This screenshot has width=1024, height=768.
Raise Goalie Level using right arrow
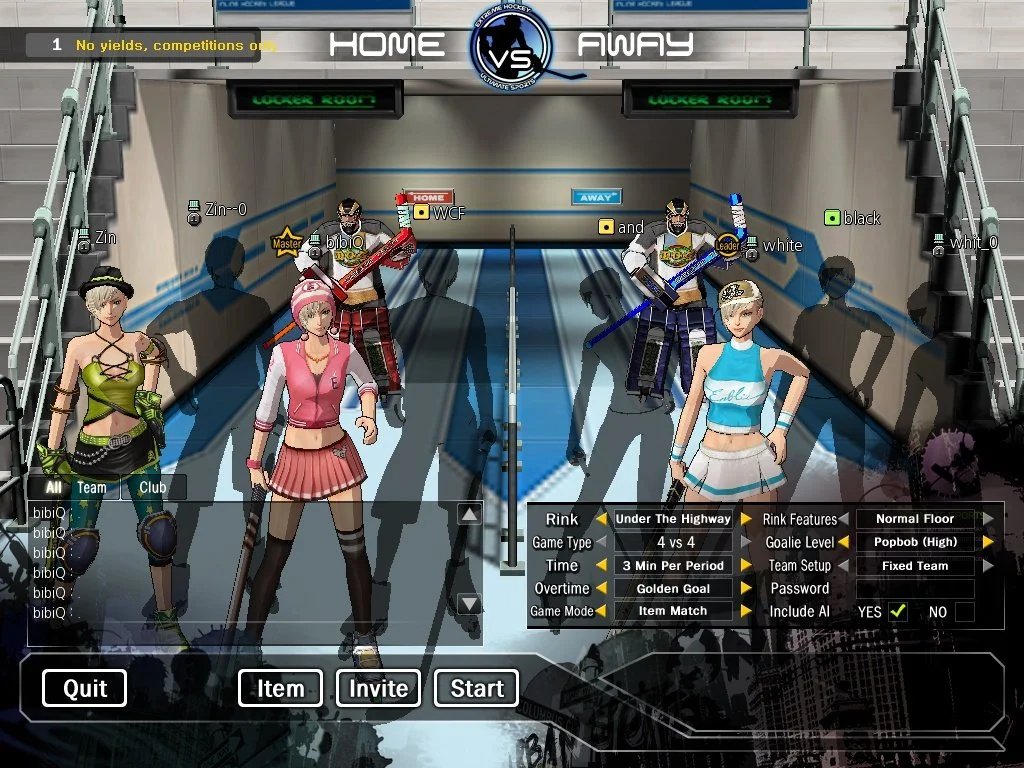tap(988, 542)
